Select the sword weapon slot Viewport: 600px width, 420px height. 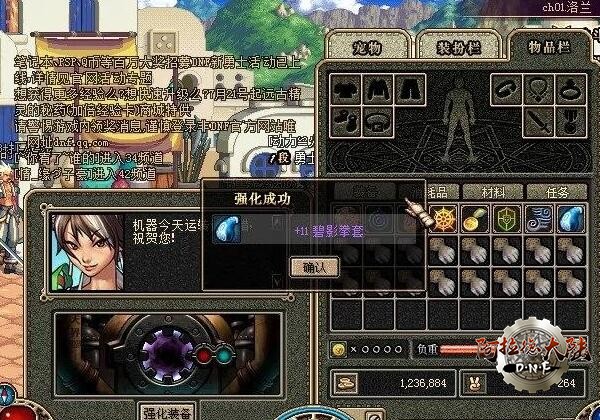point(539,120)
